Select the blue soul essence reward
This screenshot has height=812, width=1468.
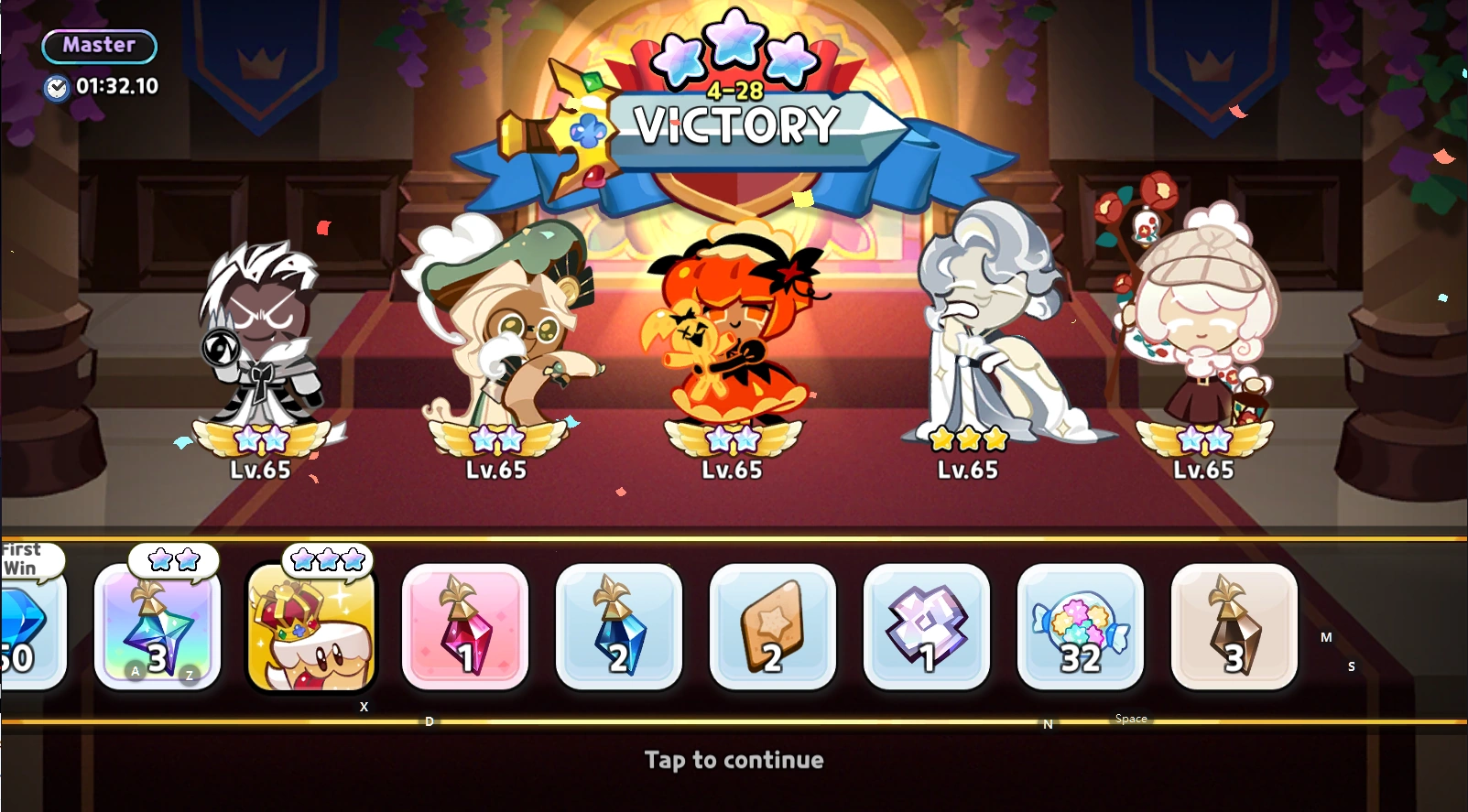(619, 629)
